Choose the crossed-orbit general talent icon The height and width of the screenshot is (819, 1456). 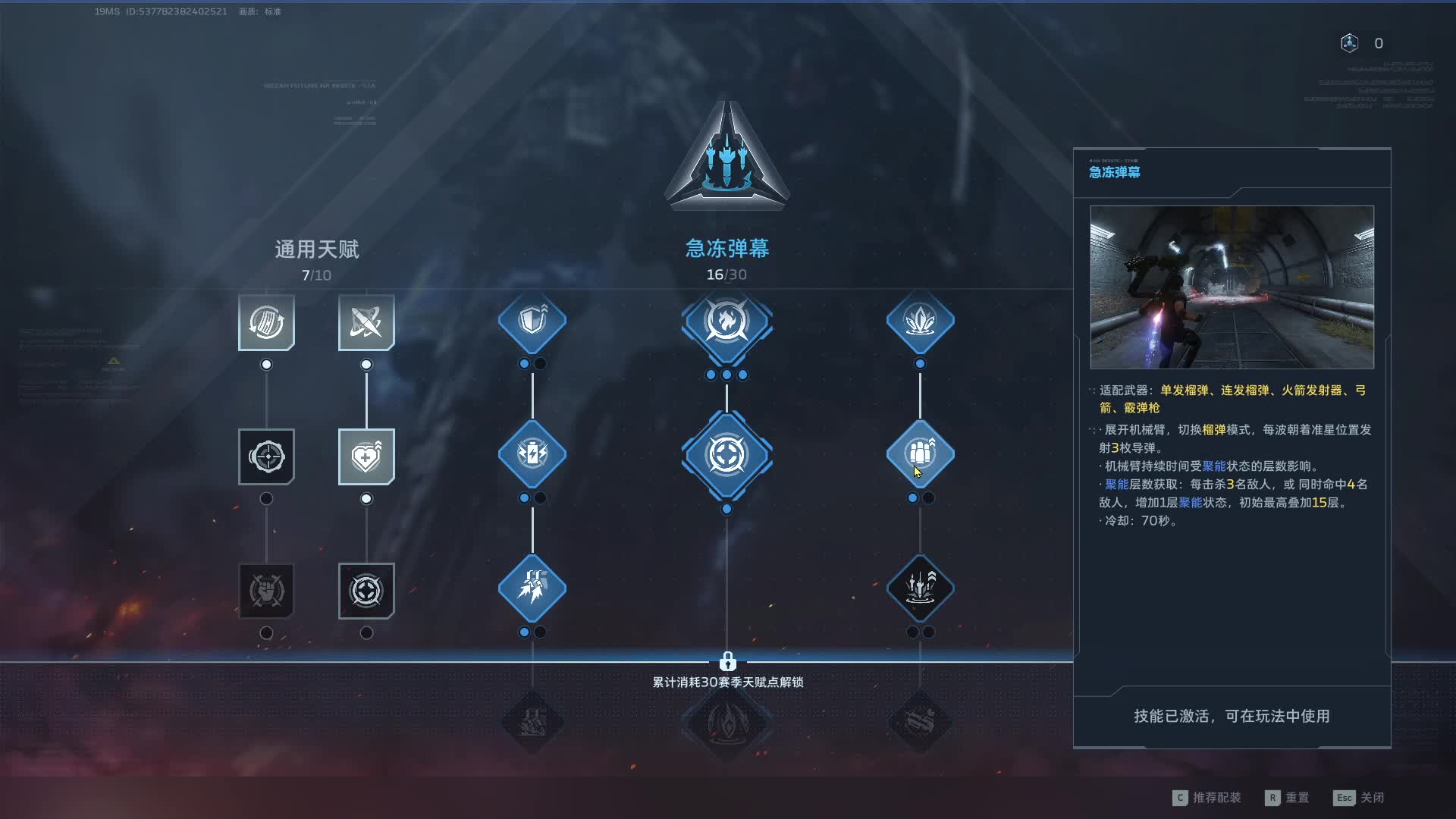pos(366,322)
